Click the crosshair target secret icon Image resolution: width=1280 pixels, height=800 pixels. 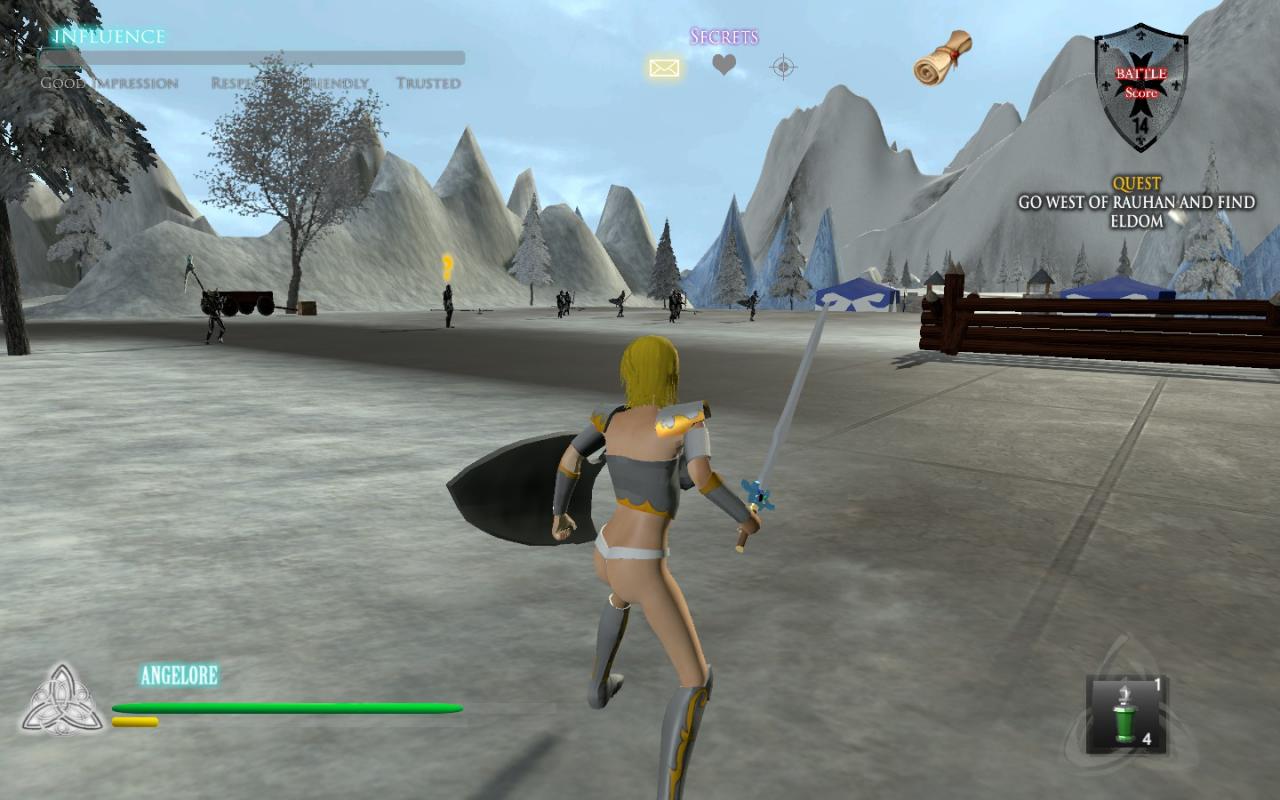pyautogui.click(x=783, y=67)
